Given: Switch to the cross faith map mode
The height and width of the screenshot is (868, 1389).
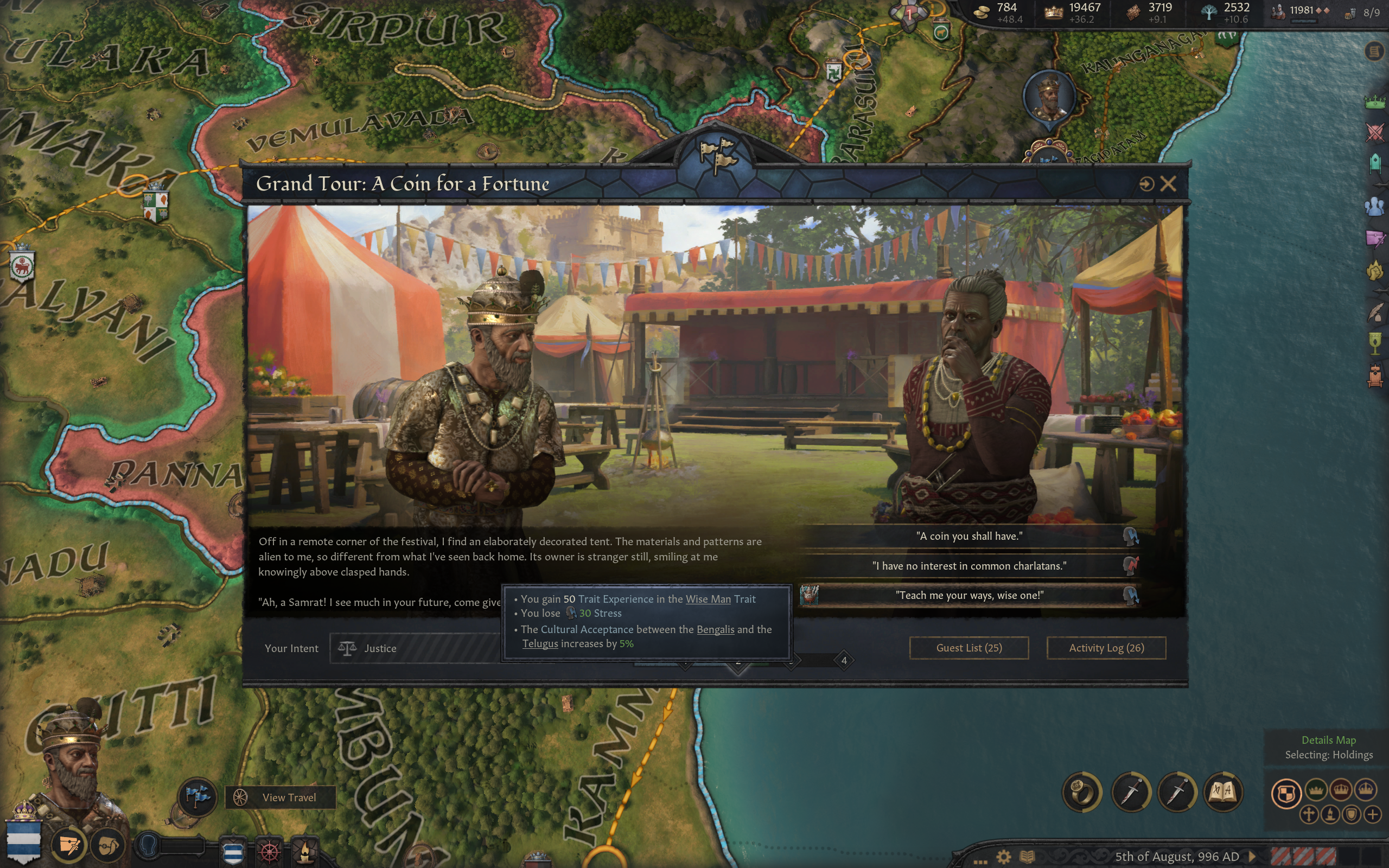Looking at the screenshot, I should (x=1309, y=814).
